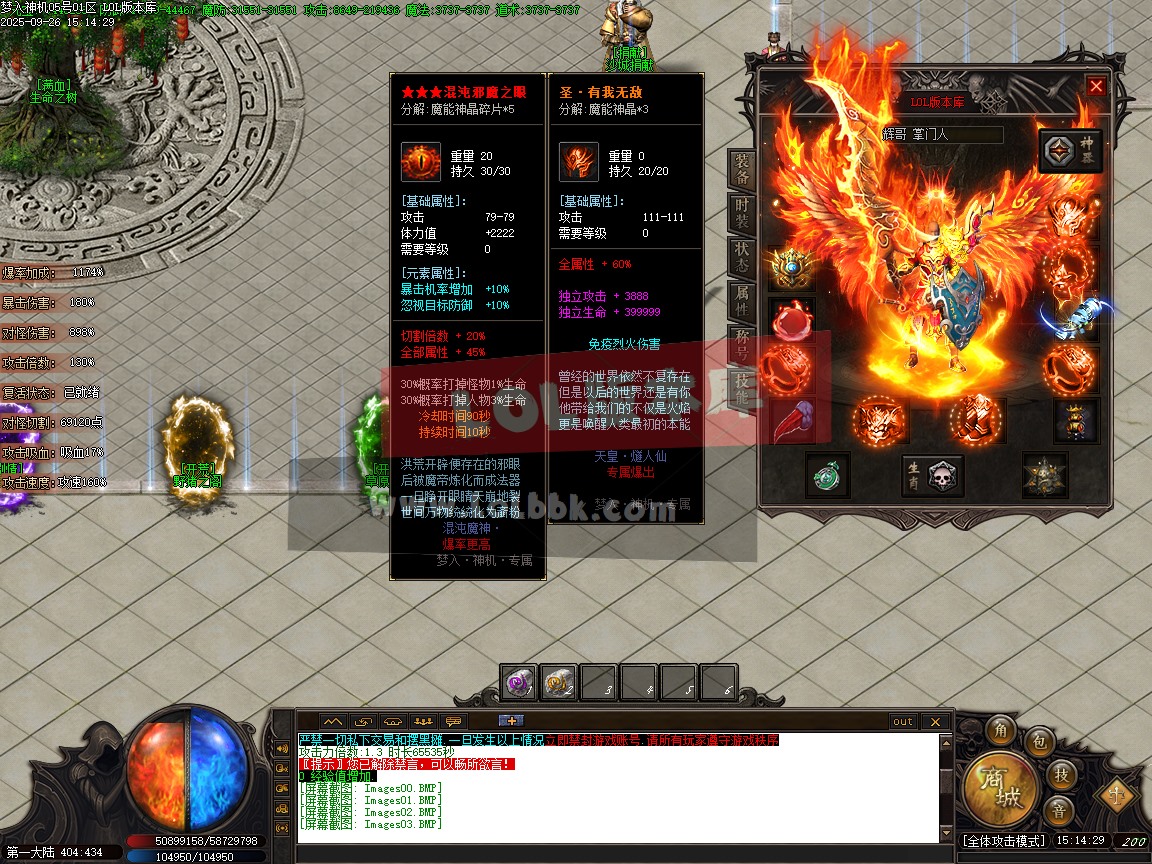Viewport: 1152px width, 864px height.
Task: Toggle the 音 sound button
Action: point(1058,810)
